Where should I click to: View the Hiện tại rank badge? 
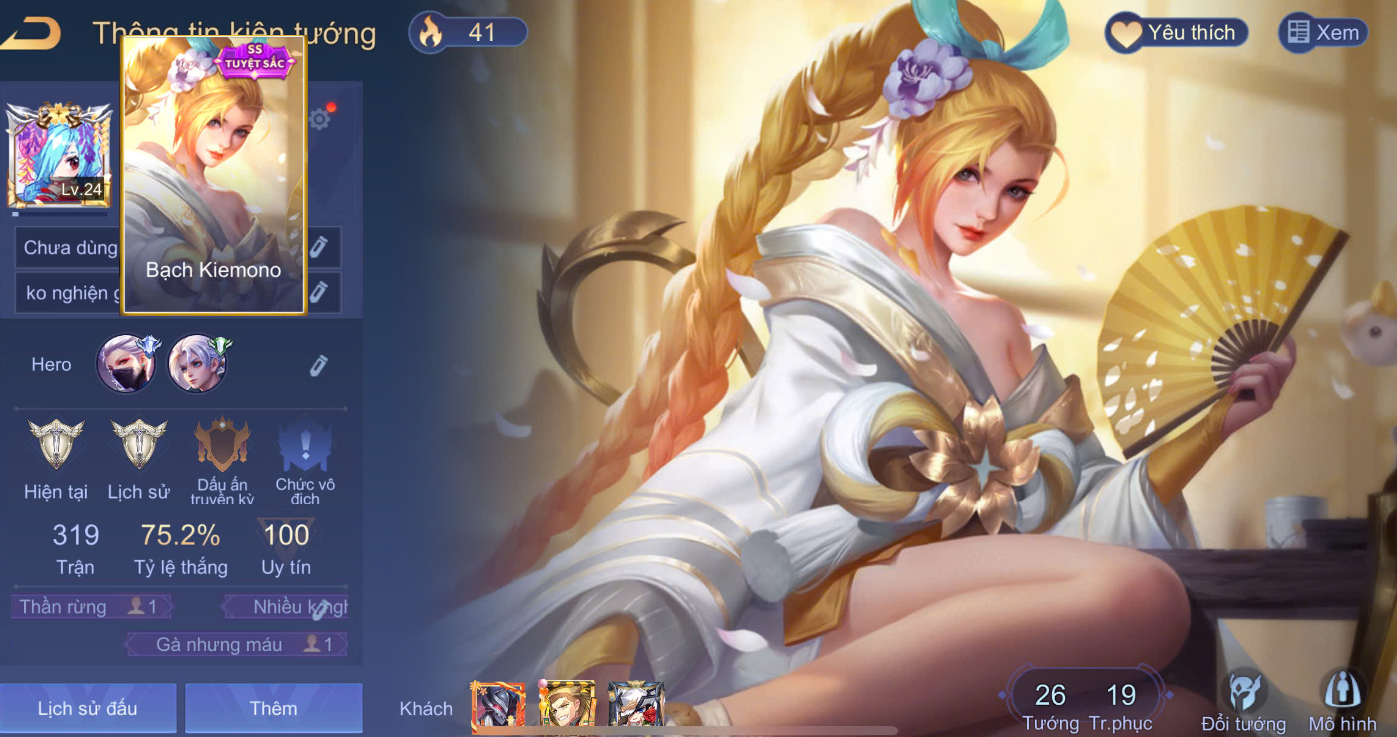point(56,446)
